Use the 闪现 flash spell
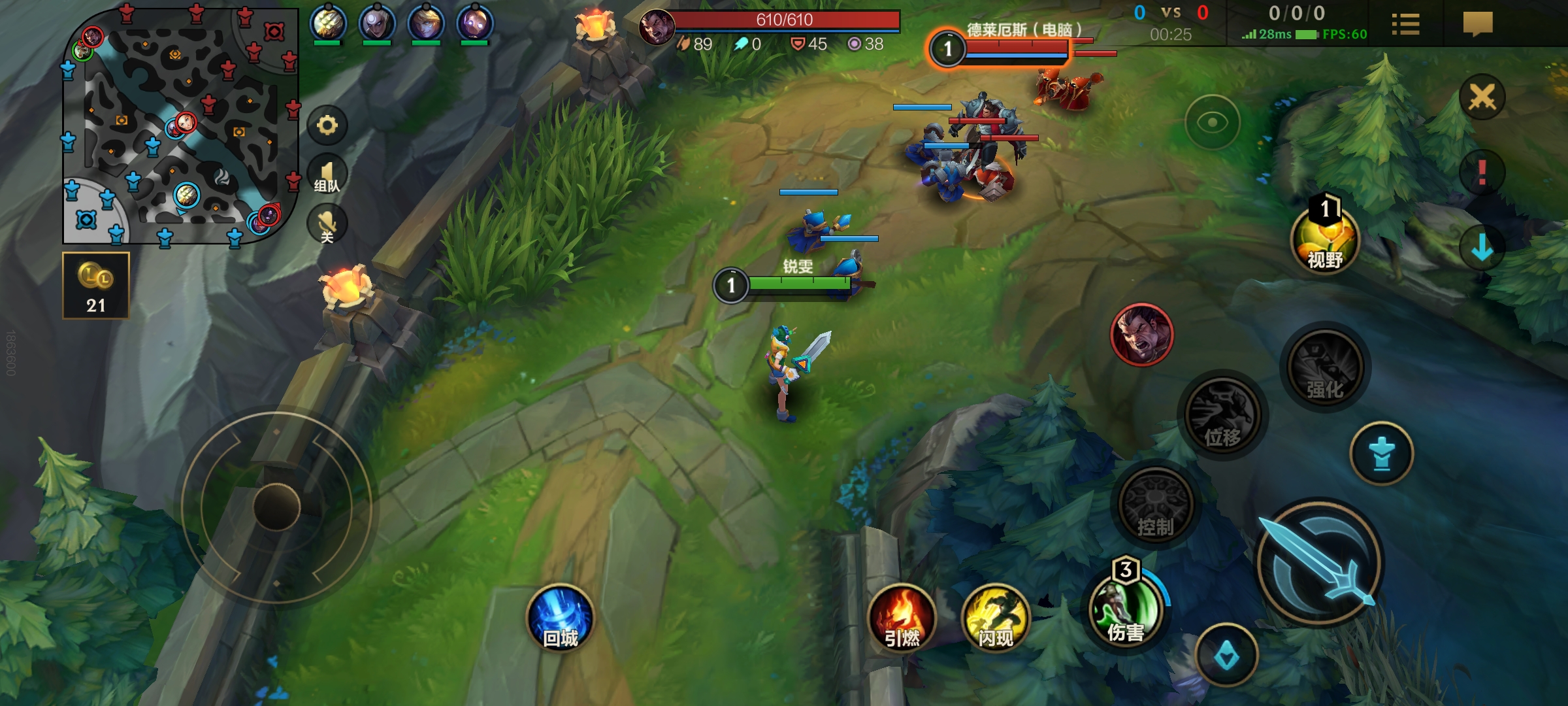The width and height of the screenshot is (1568, 706). pyautogui.click(x=996, y=619)
